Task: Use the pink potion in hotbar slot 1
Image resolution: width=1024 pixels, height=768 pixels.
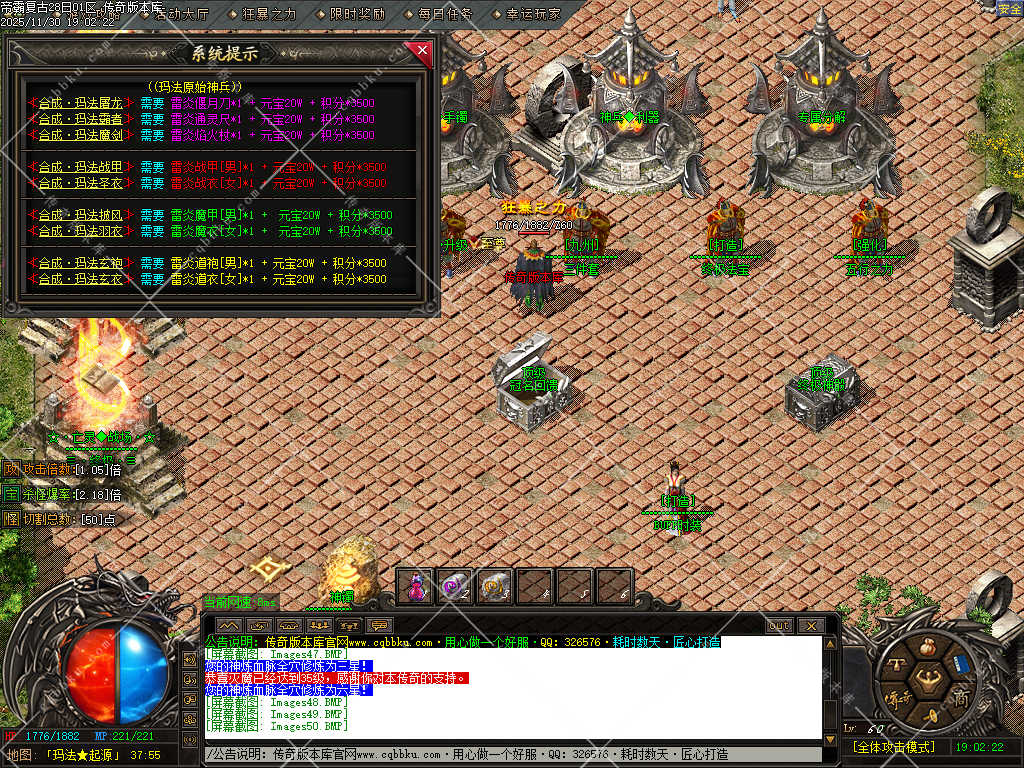Action: click(416, 587)
